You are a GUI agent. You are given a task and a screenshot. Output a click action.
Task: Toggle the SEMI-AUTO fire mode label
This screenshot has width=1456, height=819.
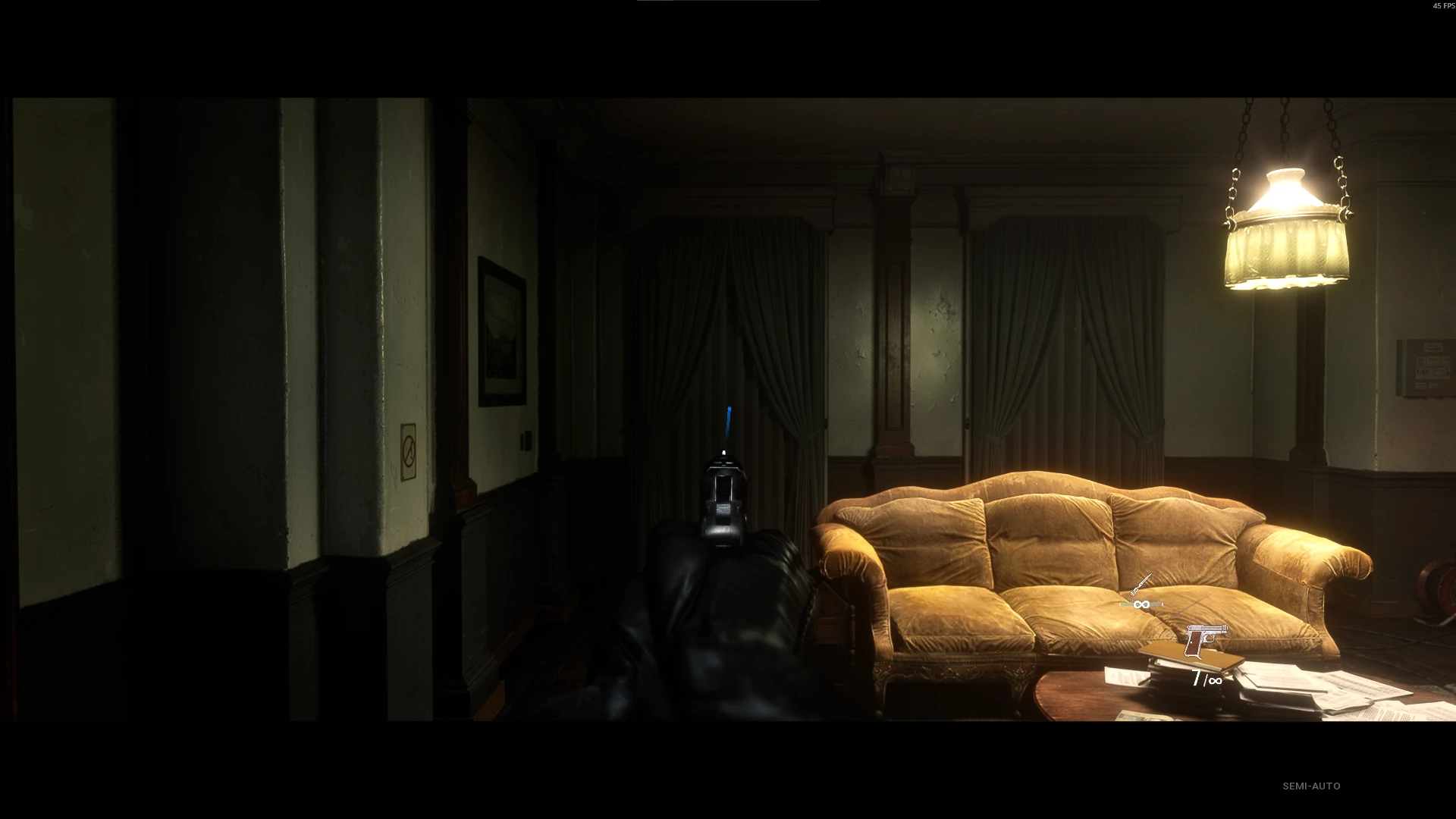point(1311,786)
